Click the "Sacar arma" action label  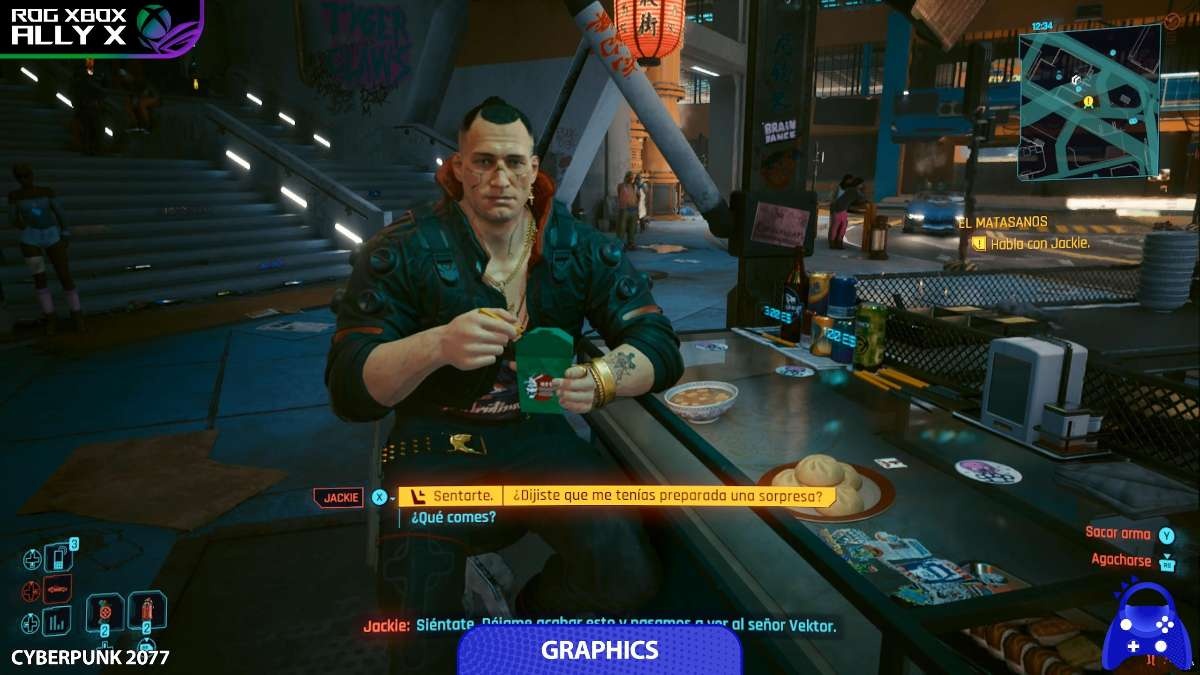(x=1119, y=533)
